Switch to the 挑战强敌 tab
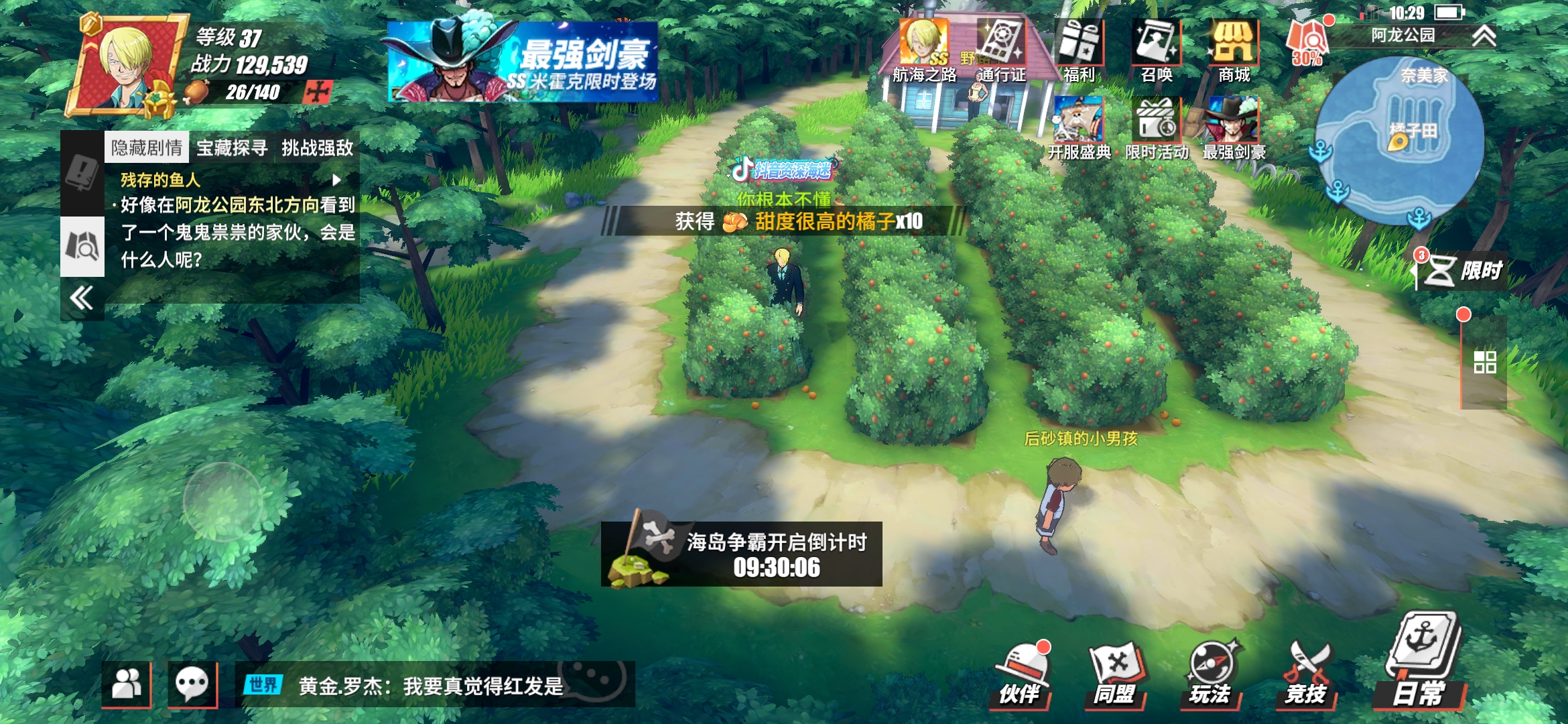 [318, 149]
